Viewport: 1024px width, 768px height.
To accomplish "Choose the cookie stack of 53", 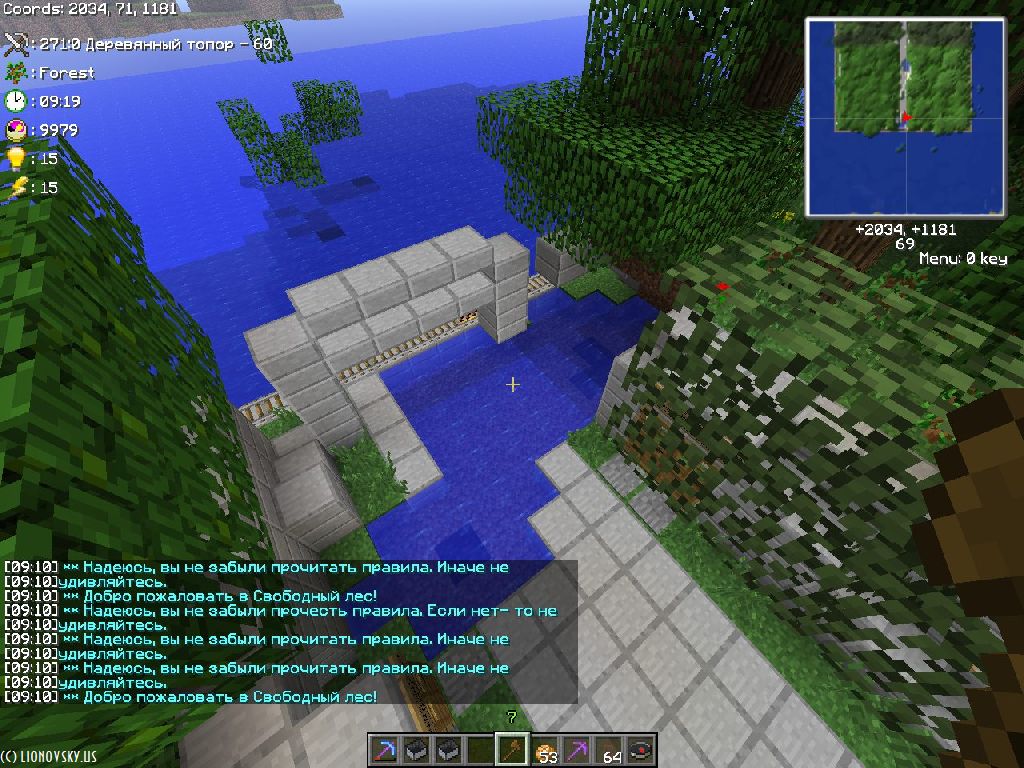I will (545, 749).
